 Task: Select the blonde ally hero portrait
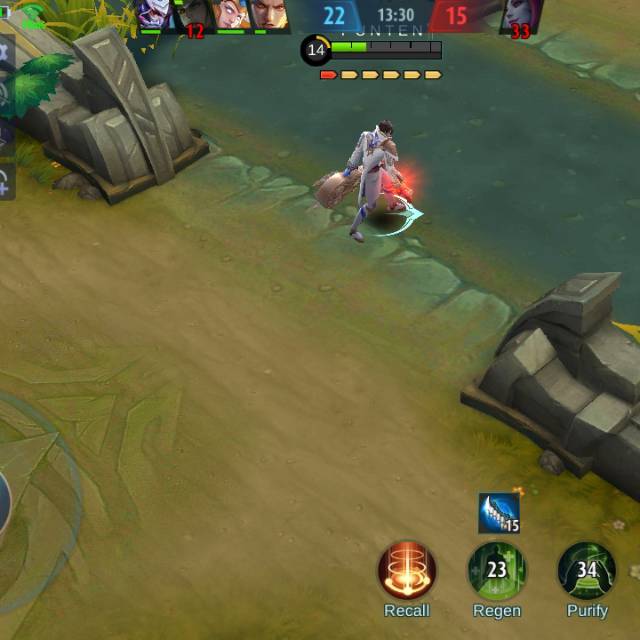pos(229,14)
